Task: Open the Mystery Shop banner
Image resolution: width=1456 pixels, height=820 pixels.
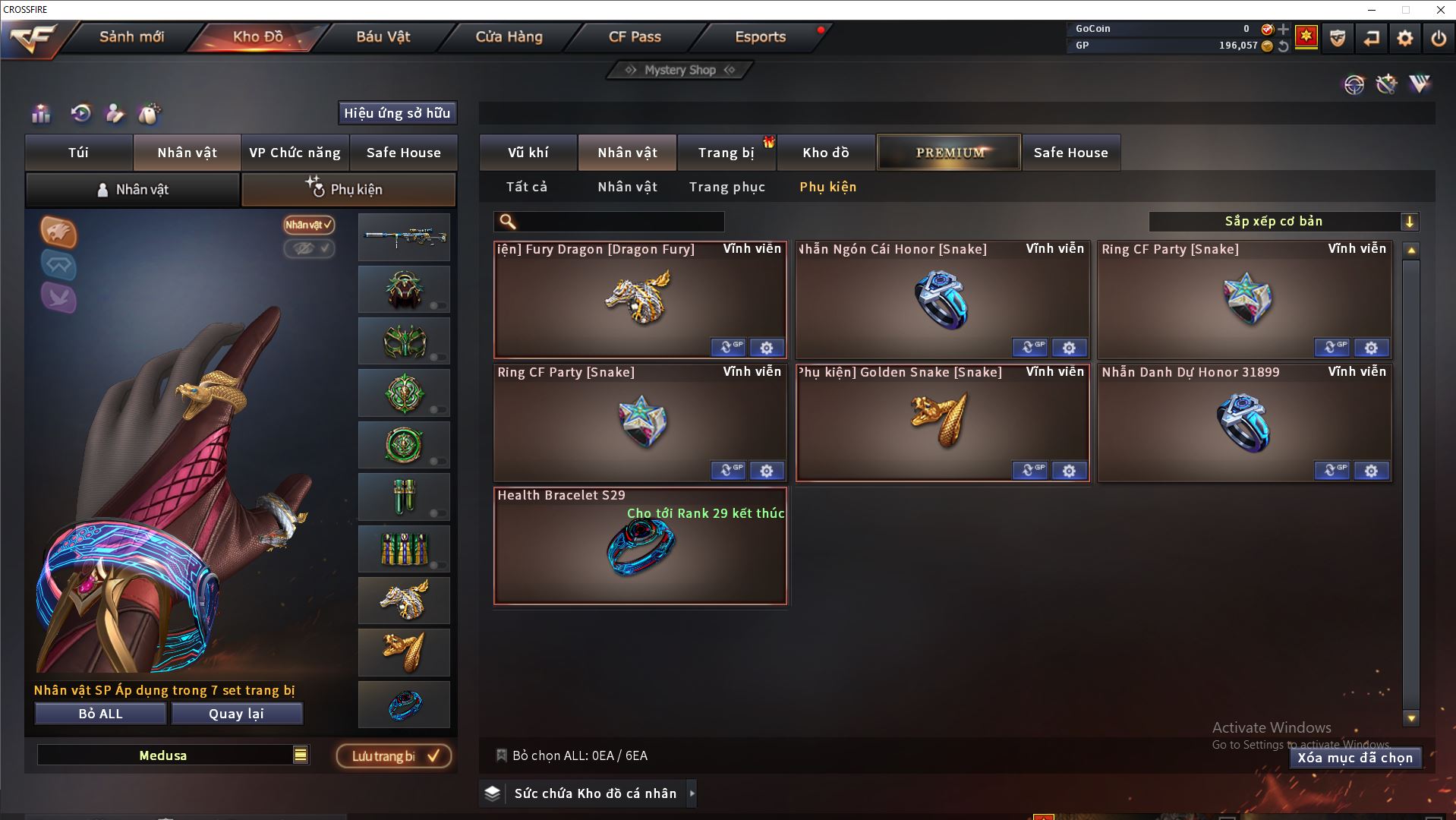Action: (680, 70)
